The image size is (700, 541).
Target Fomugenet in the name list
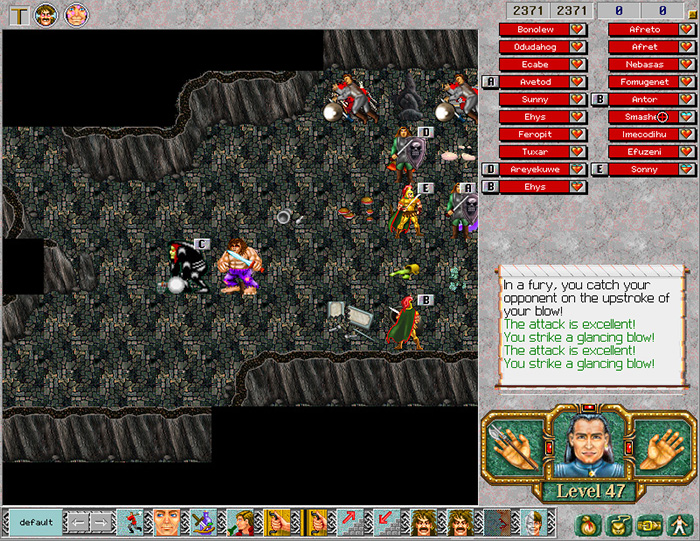point(644,82)
